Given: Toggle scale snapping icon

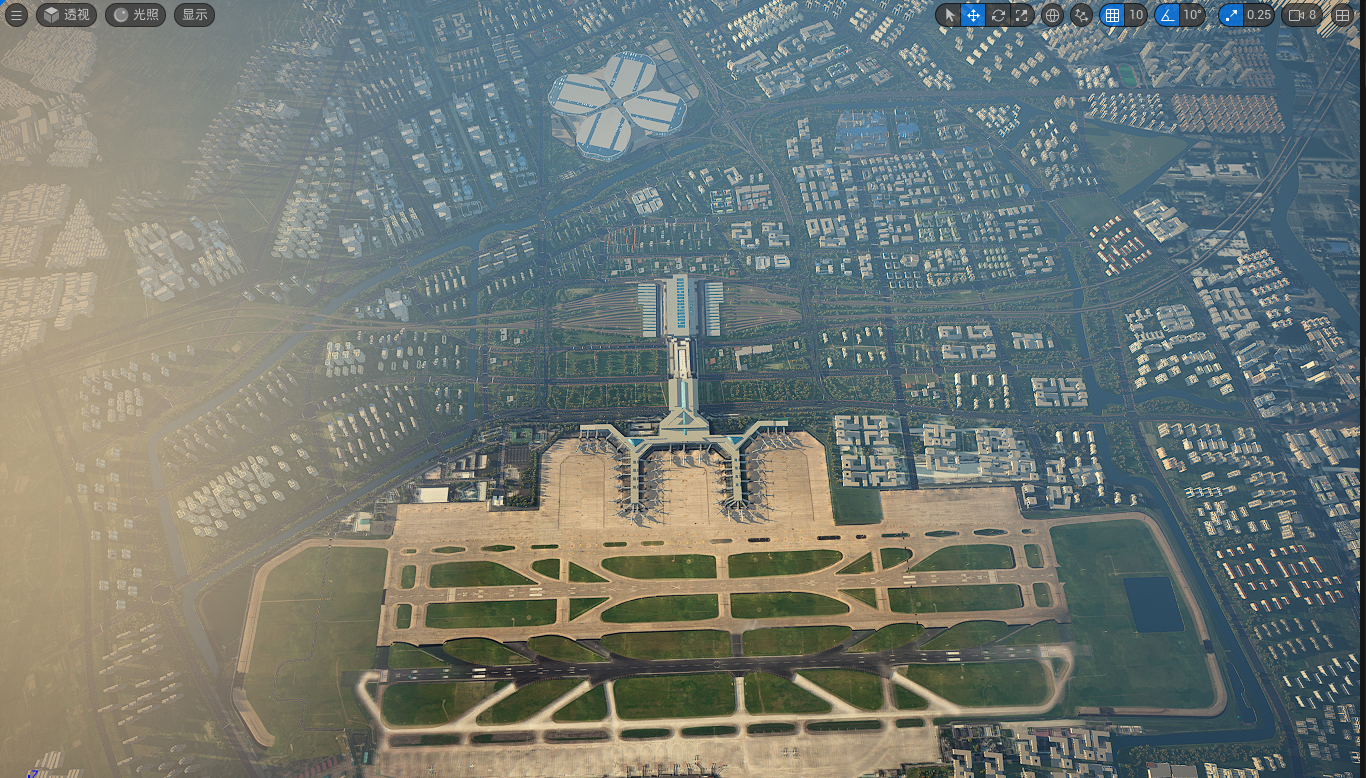Looking at the screenshot, I should point(1231,15).
